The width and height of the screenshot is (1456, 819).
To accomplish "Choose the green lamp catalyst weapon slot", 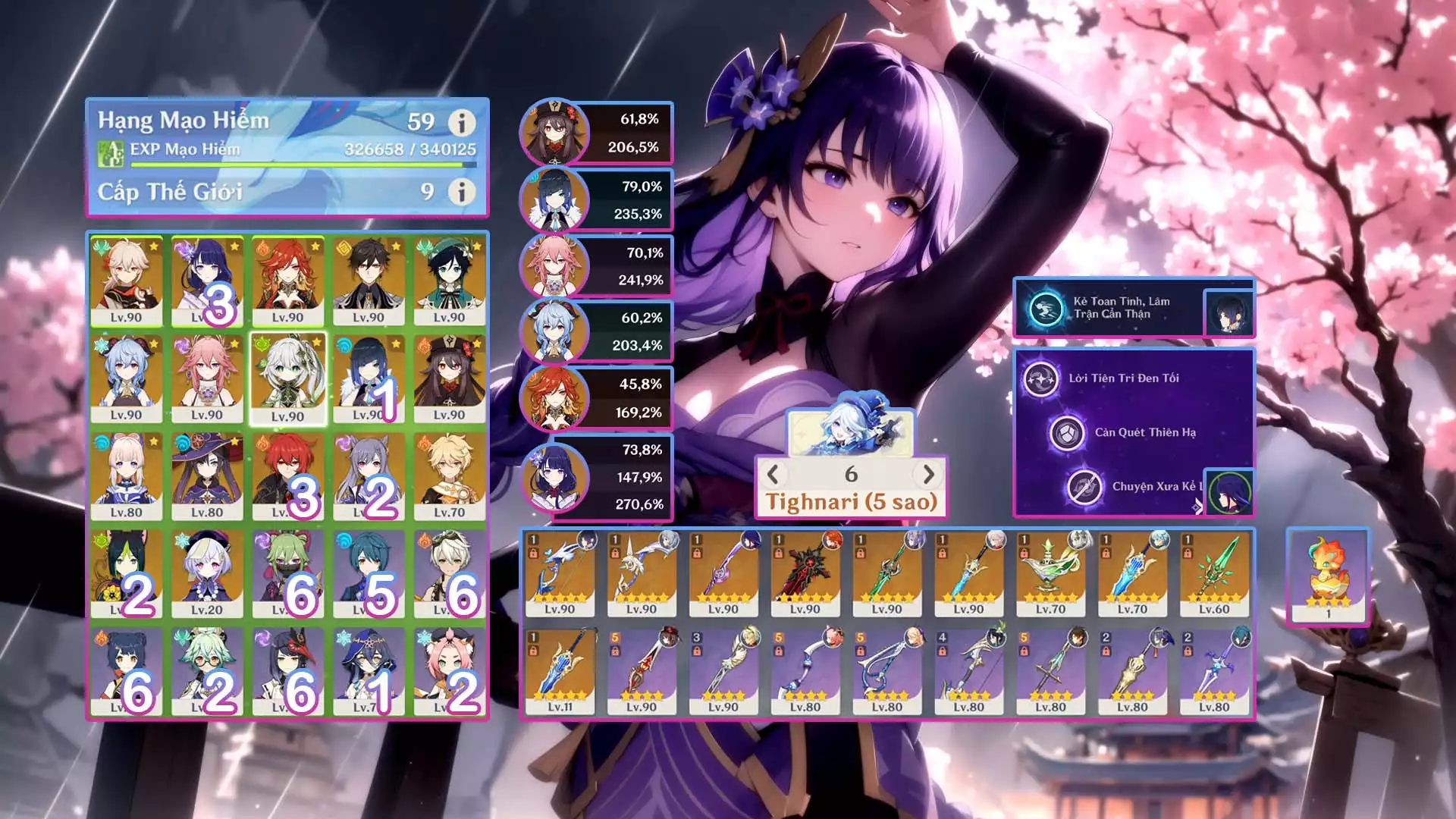I will tap(1050, 573).
